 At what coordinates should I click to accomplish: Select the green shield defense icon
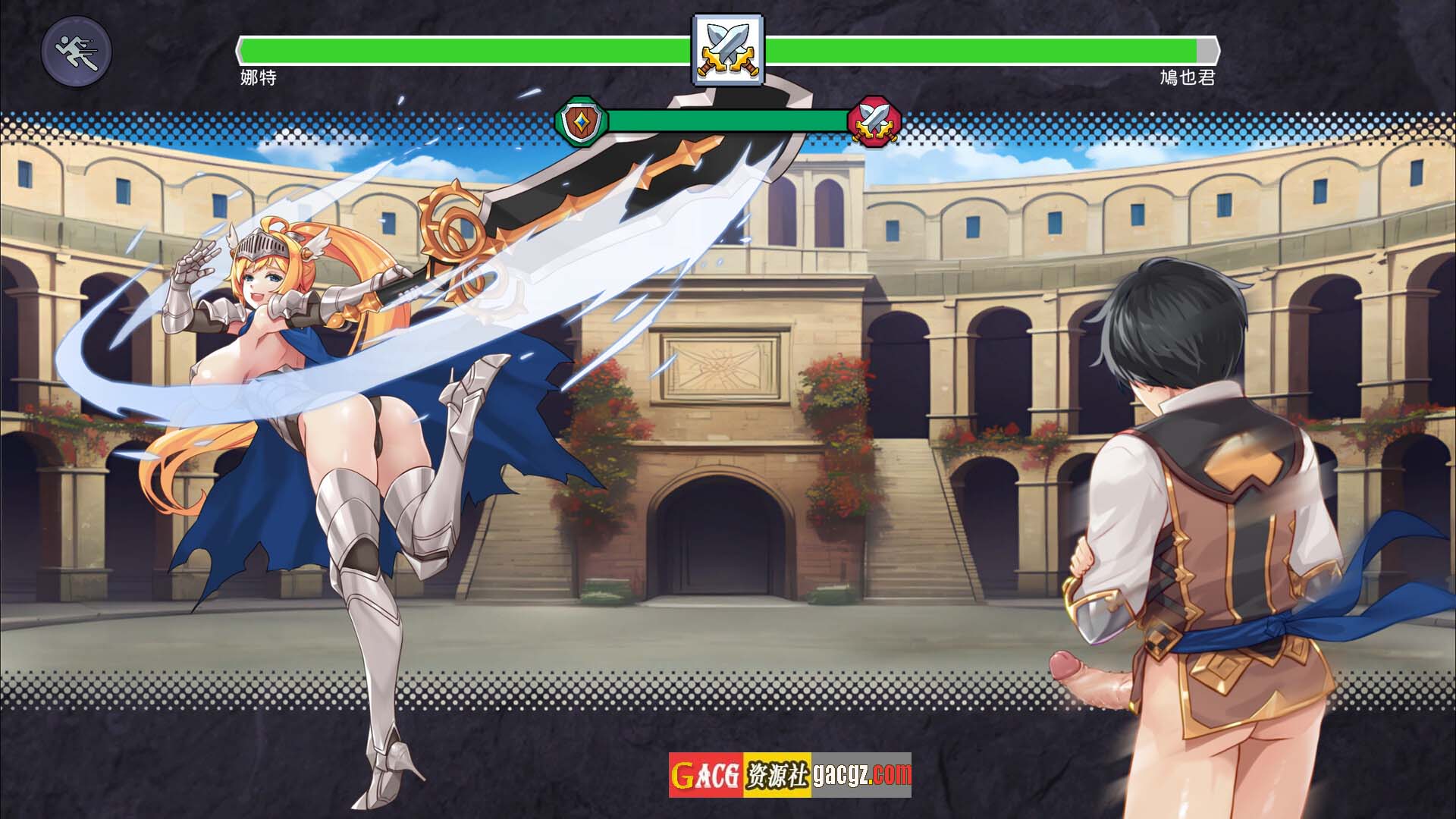pyautogui.click(x=582, y=120)
